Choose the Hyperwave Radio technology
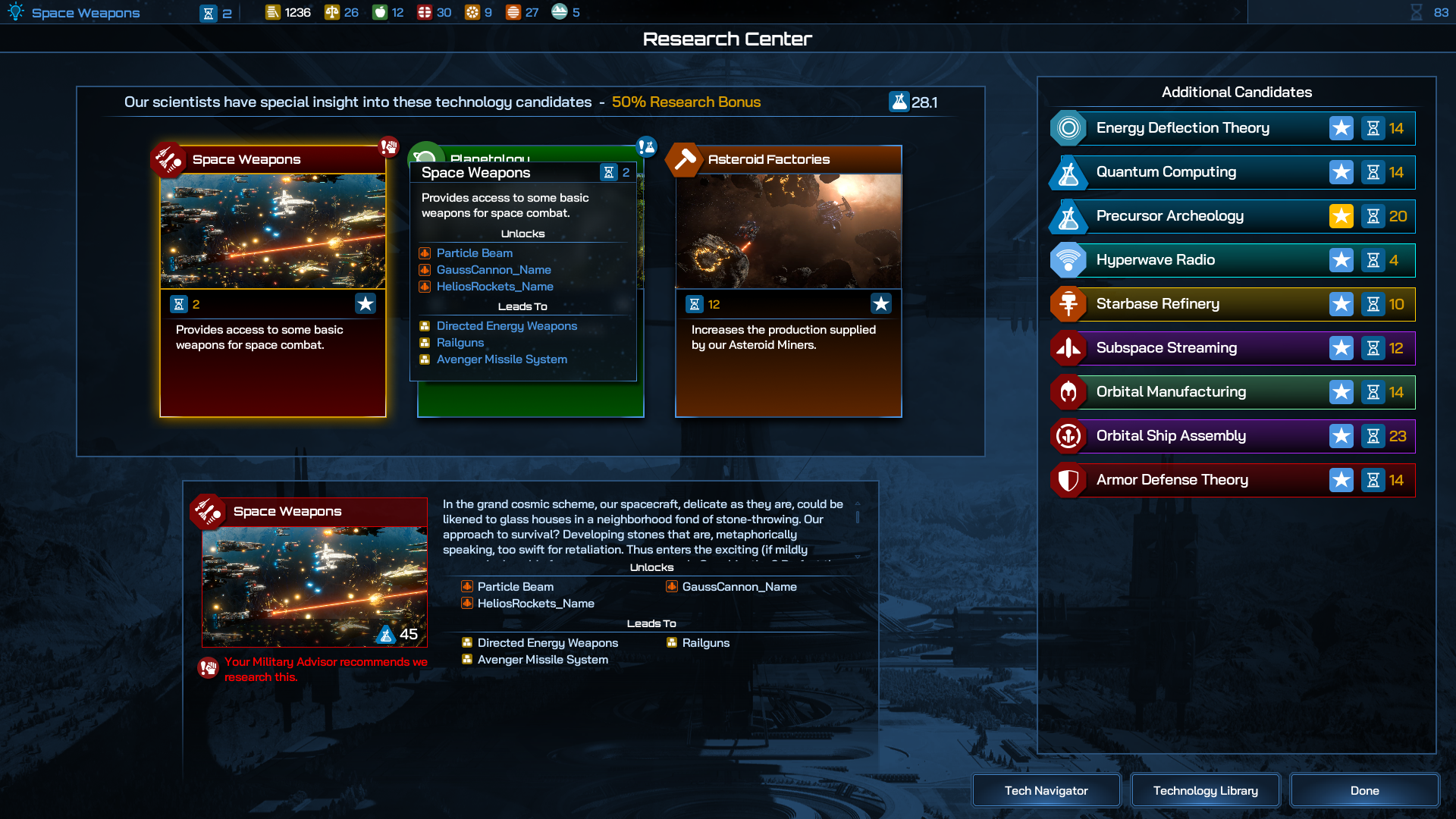This screenshot has height=819, width=1456. click(x=1155, y=260)
